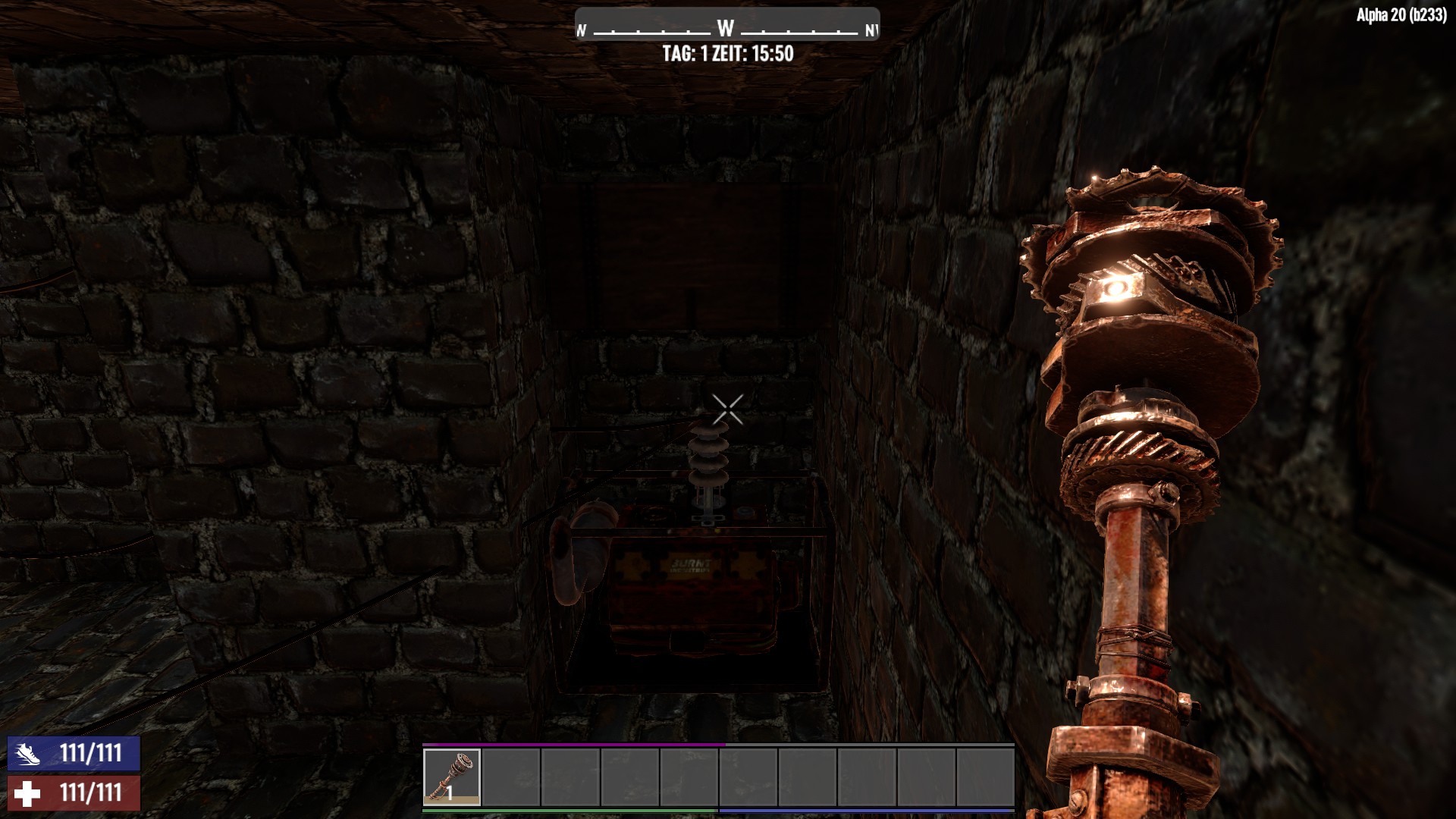Click the compass bar showing W
This screenshot has width=1456, height=819.
726,29
